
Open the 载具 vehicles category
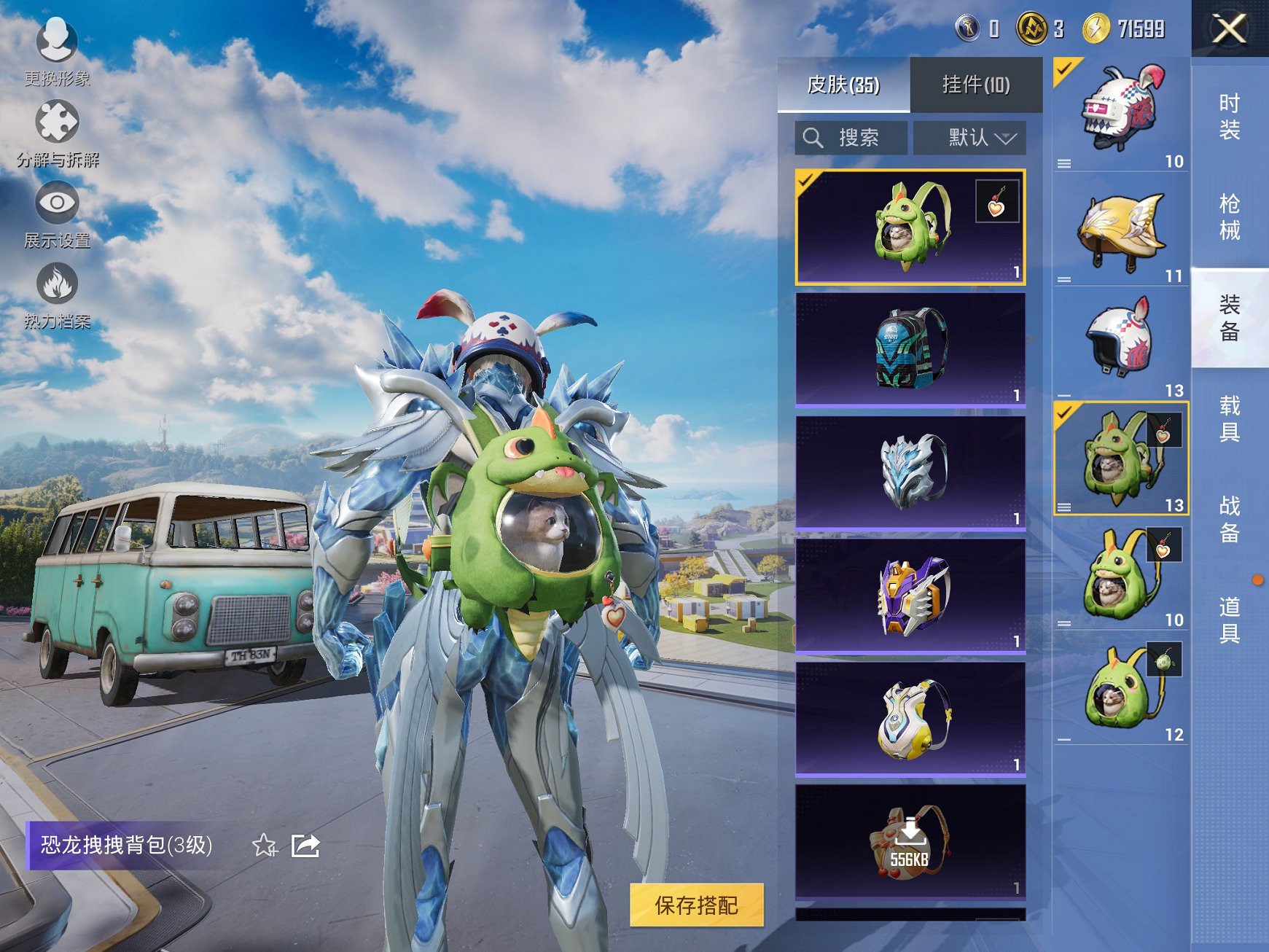click(x=1230, y=418)
